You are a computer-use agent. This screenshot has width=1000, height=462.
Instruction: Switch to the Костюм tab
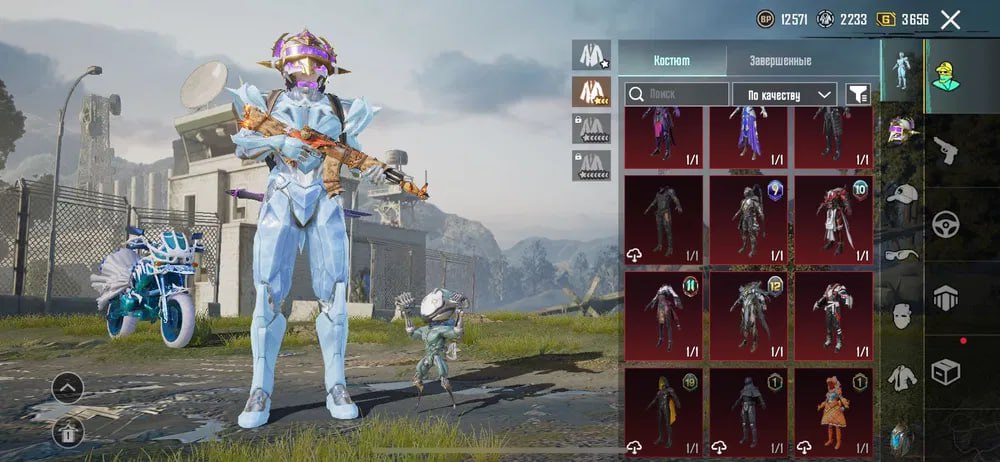tap(672, 60)
